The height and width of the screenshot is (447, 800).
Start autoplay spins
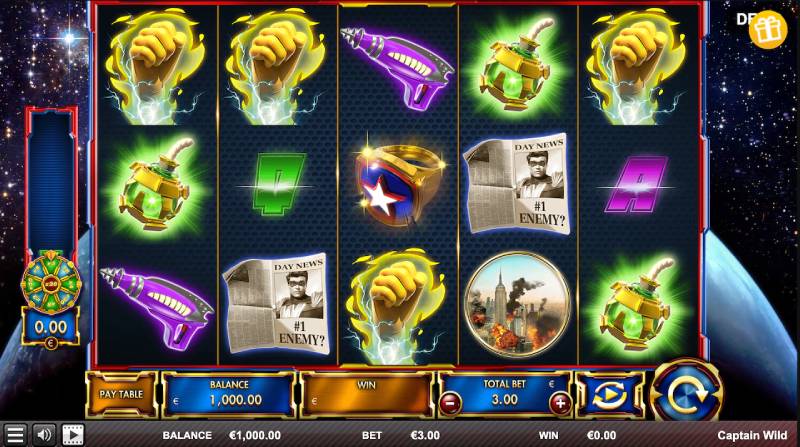coord(610,396)
